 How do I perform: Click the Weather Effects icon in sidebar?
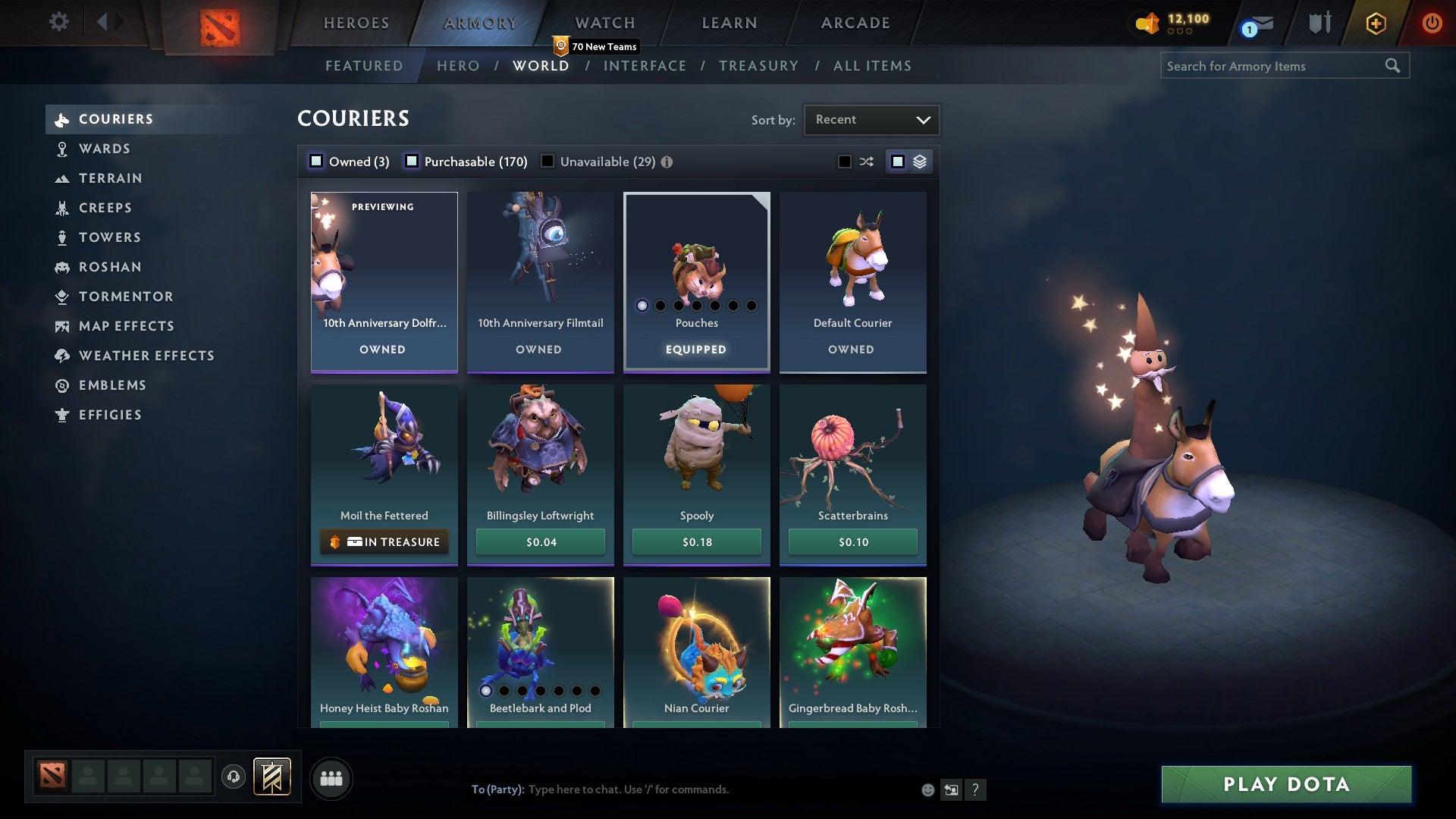click(x=62, y=355)
